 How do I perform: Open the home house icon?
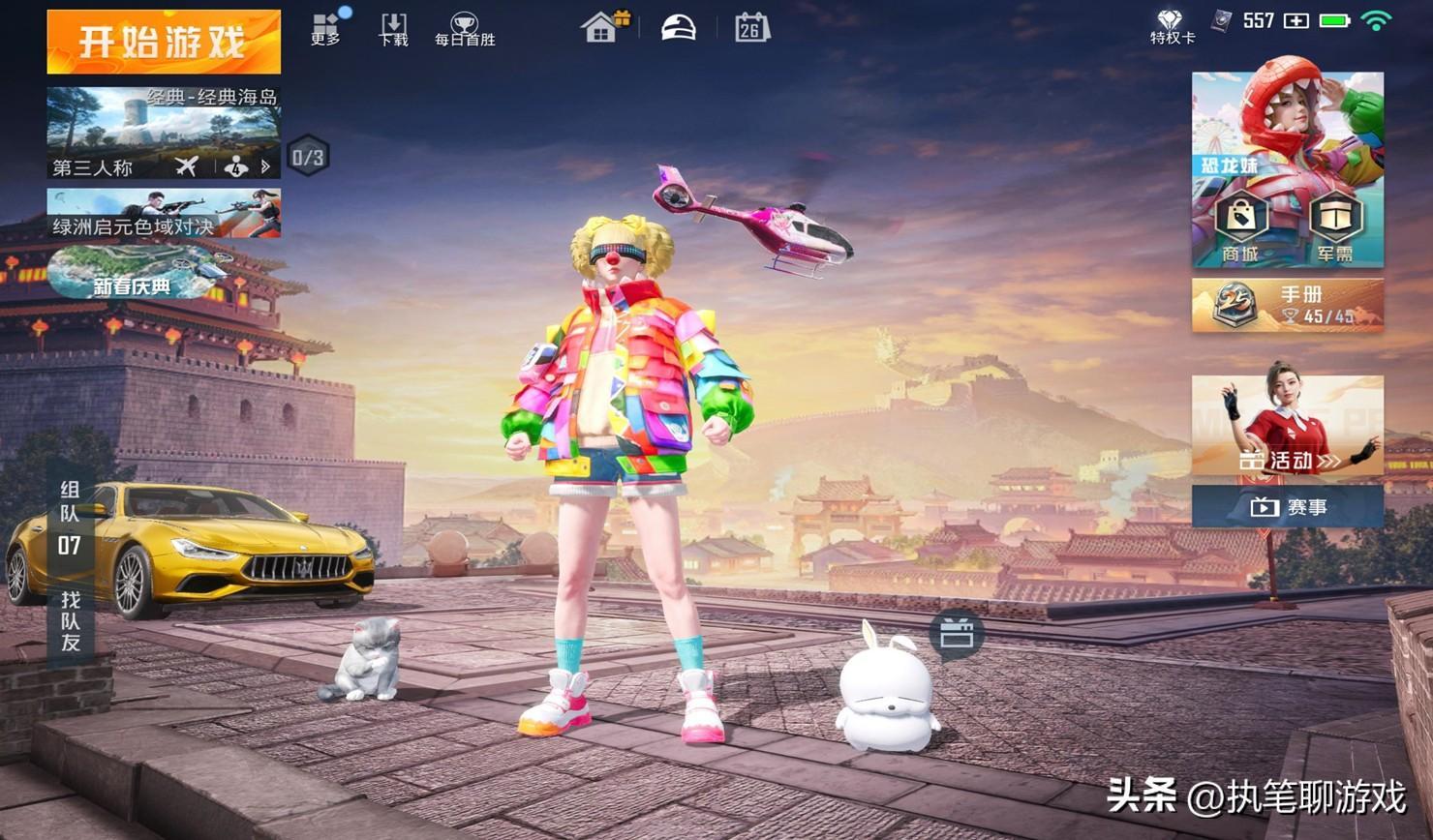coord(602,27)
